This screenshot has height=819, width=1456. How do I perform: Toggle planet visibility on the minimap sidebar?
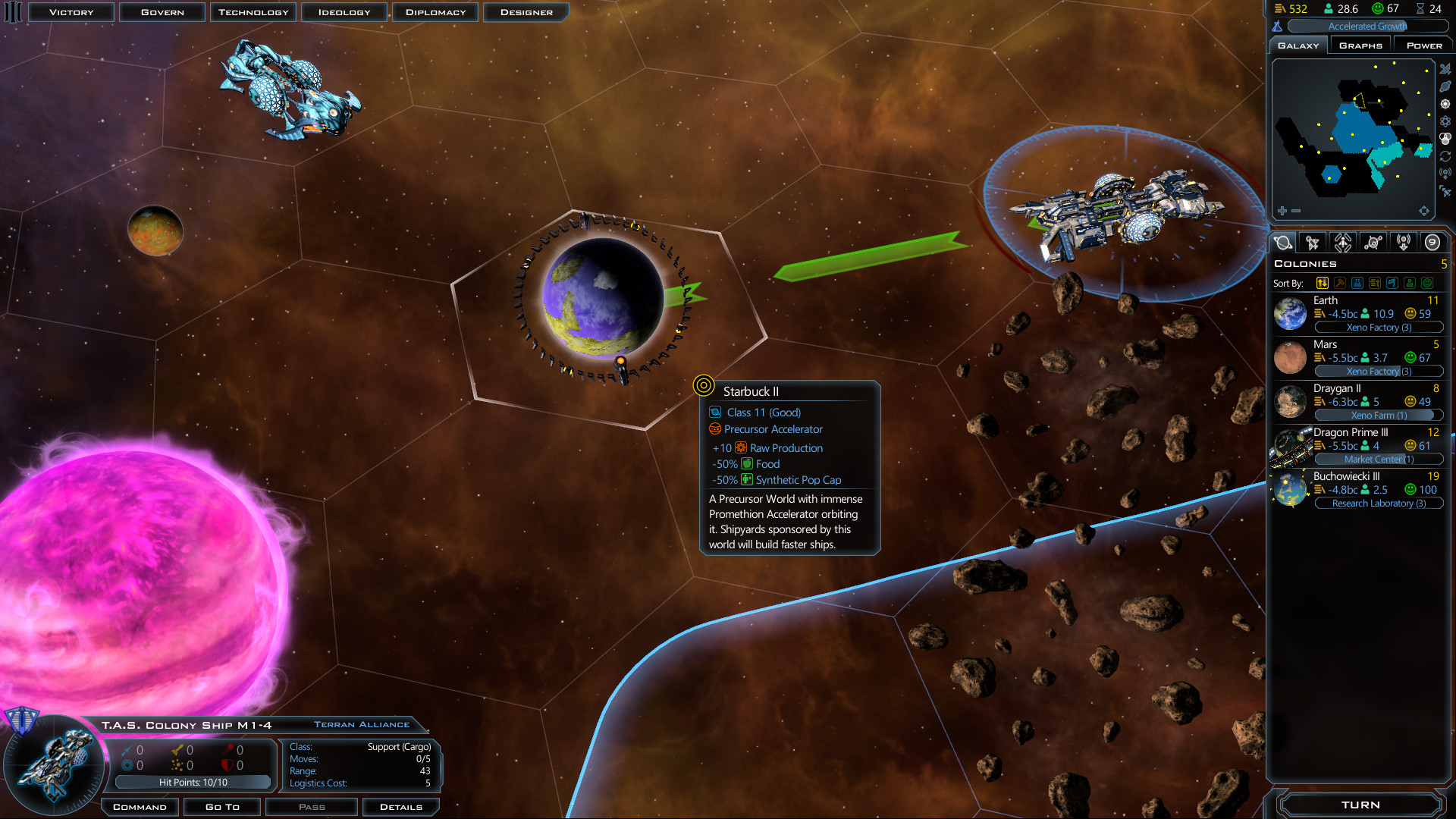(x=1445, y=86)
